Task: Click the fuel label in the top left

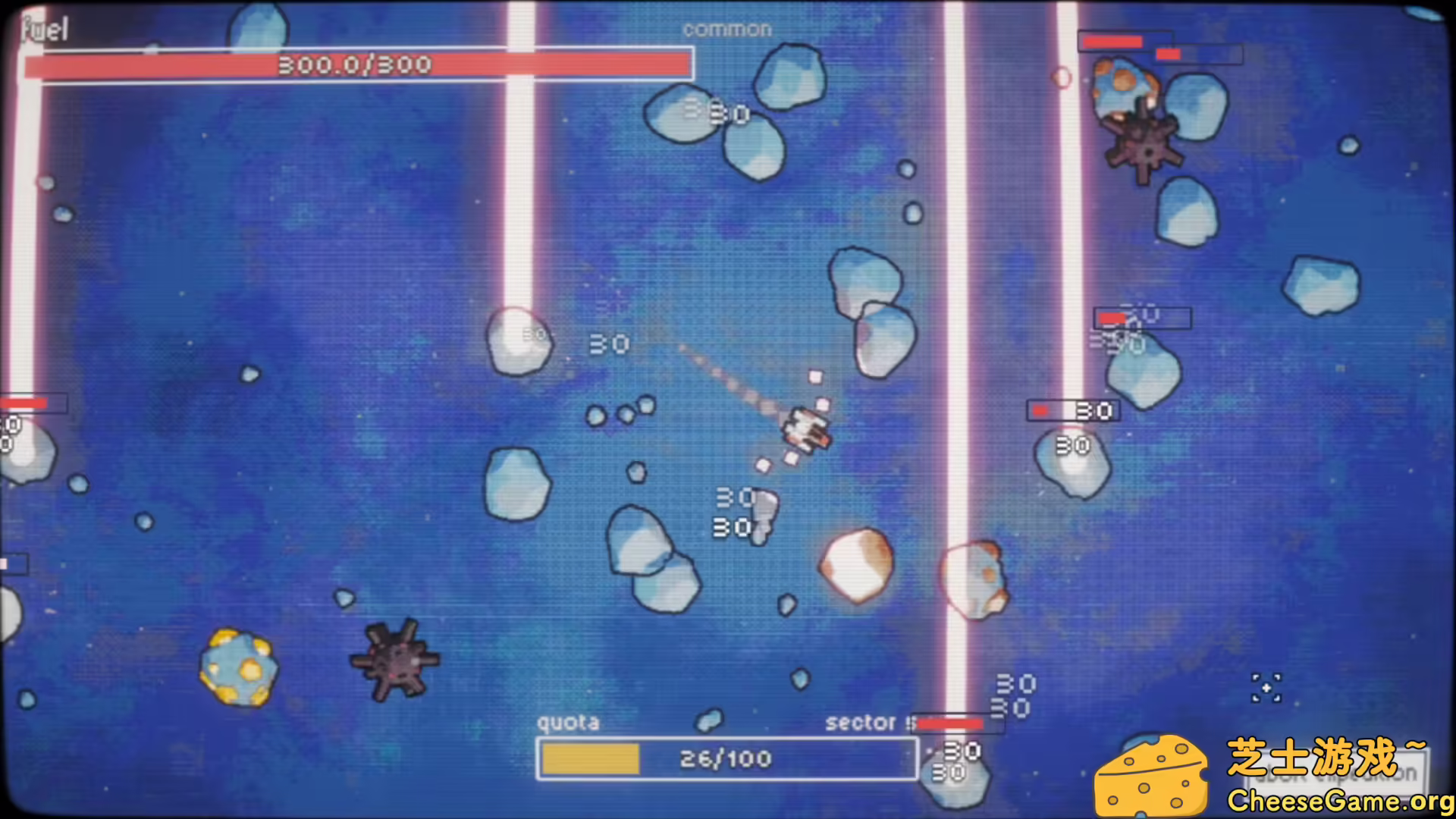Action: 45,29
